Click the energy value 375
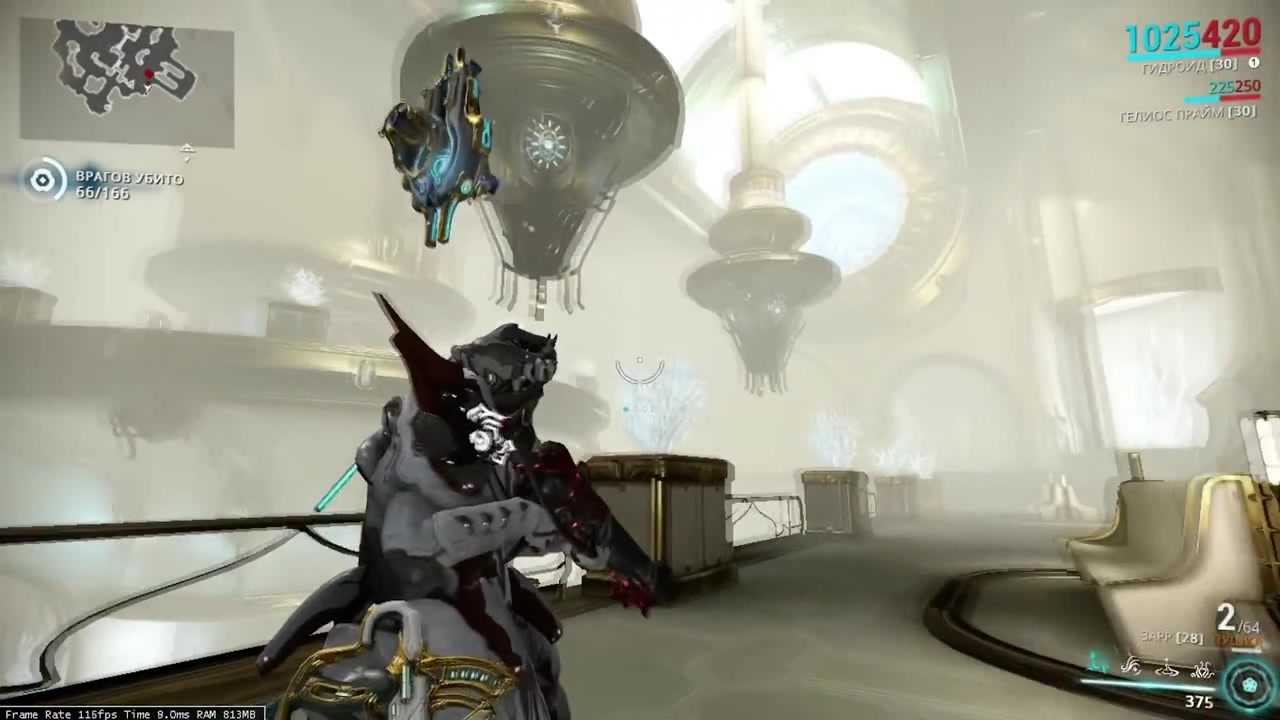 [x=1200, y=703]
